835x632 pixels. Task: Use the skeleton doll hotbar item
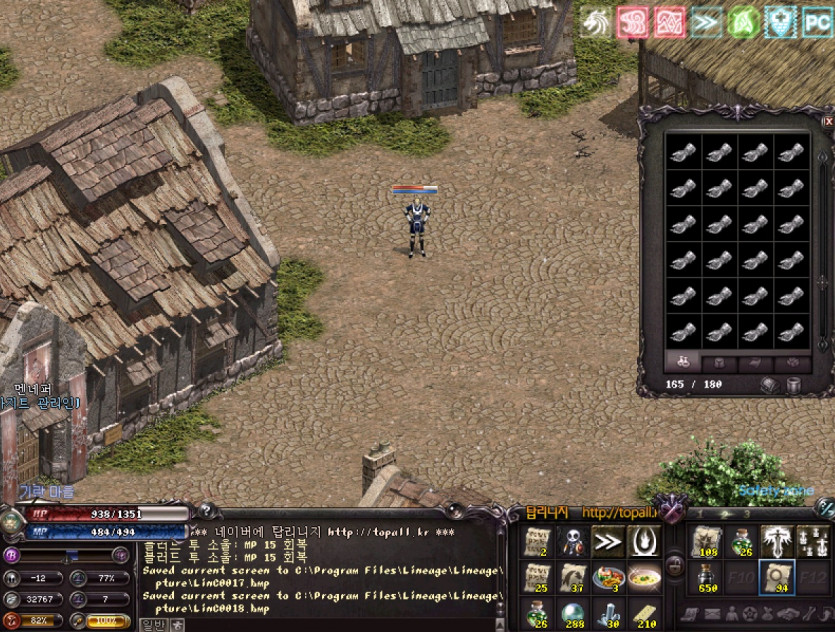[572, 543]
